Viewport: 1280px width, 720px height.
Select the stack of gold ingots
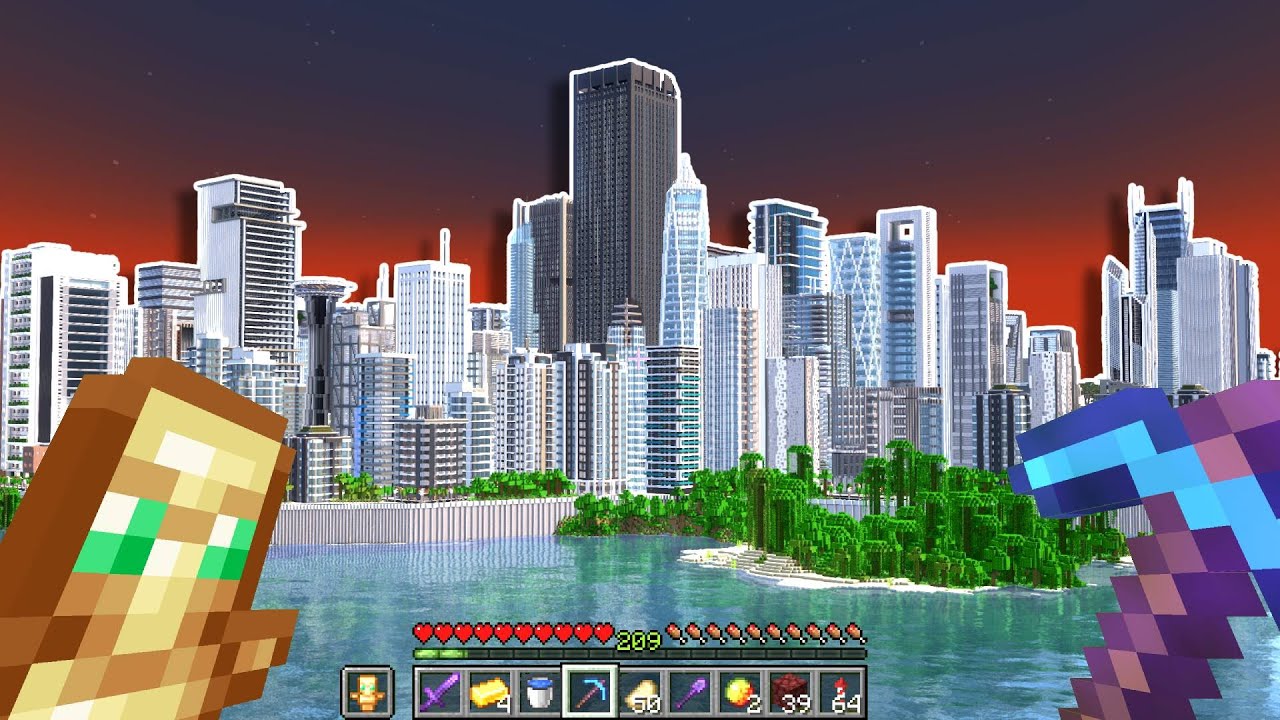click(488, 690)
